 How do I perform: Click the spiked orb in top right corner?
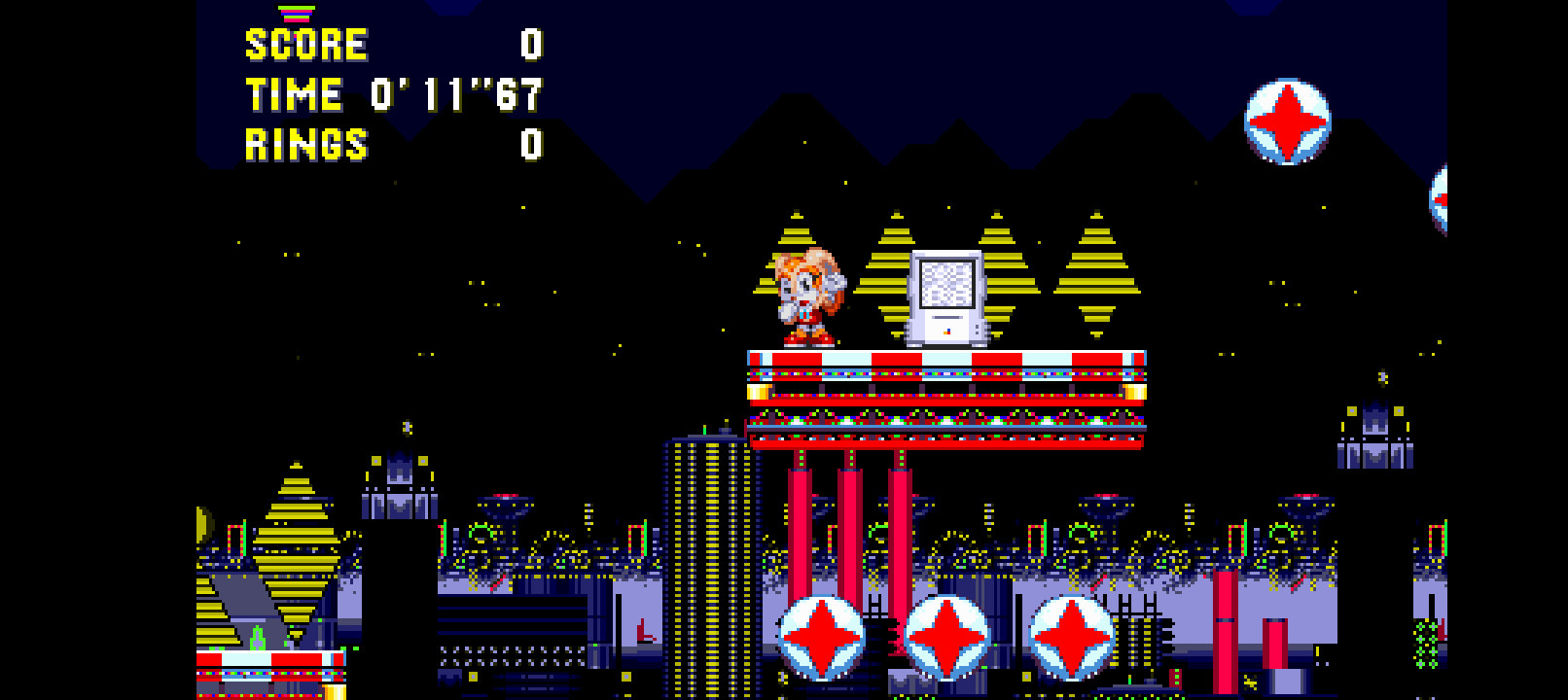pyautogui.click(x=1287, y=122)
